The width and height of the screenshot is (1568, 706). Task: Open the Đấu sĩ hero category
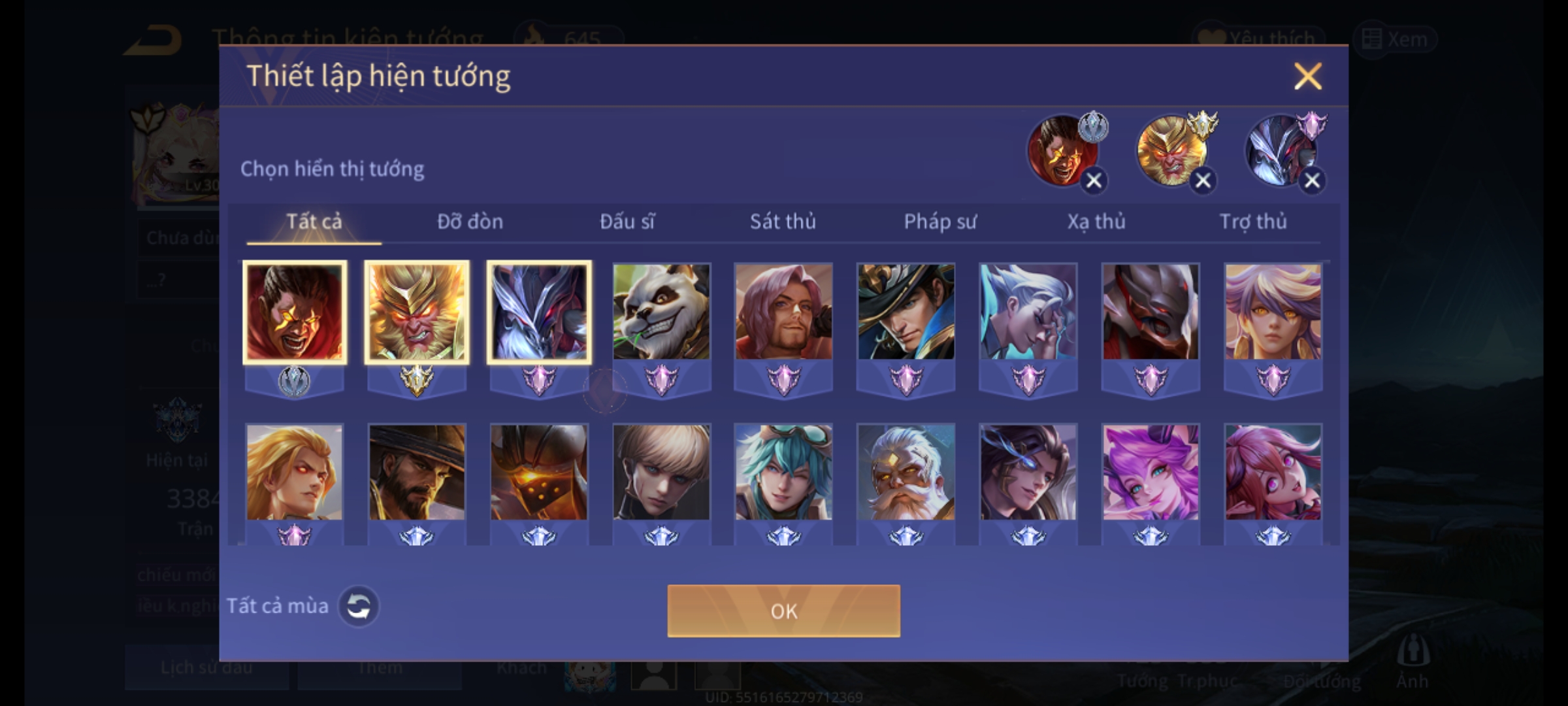click(627, 222)
